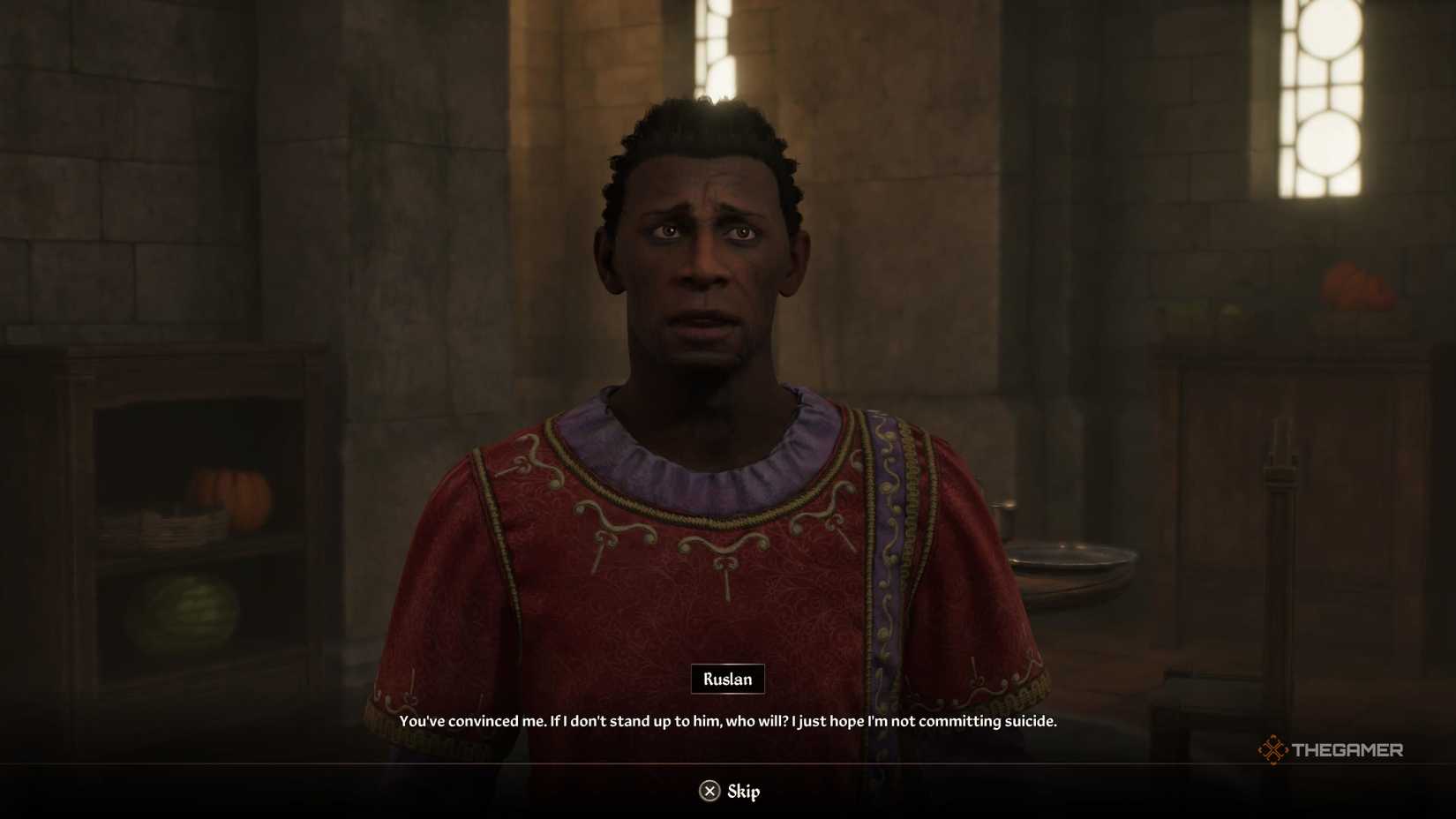1456x819 pixels.
Task: Select the Ruslan name plate
Action: 726,680
